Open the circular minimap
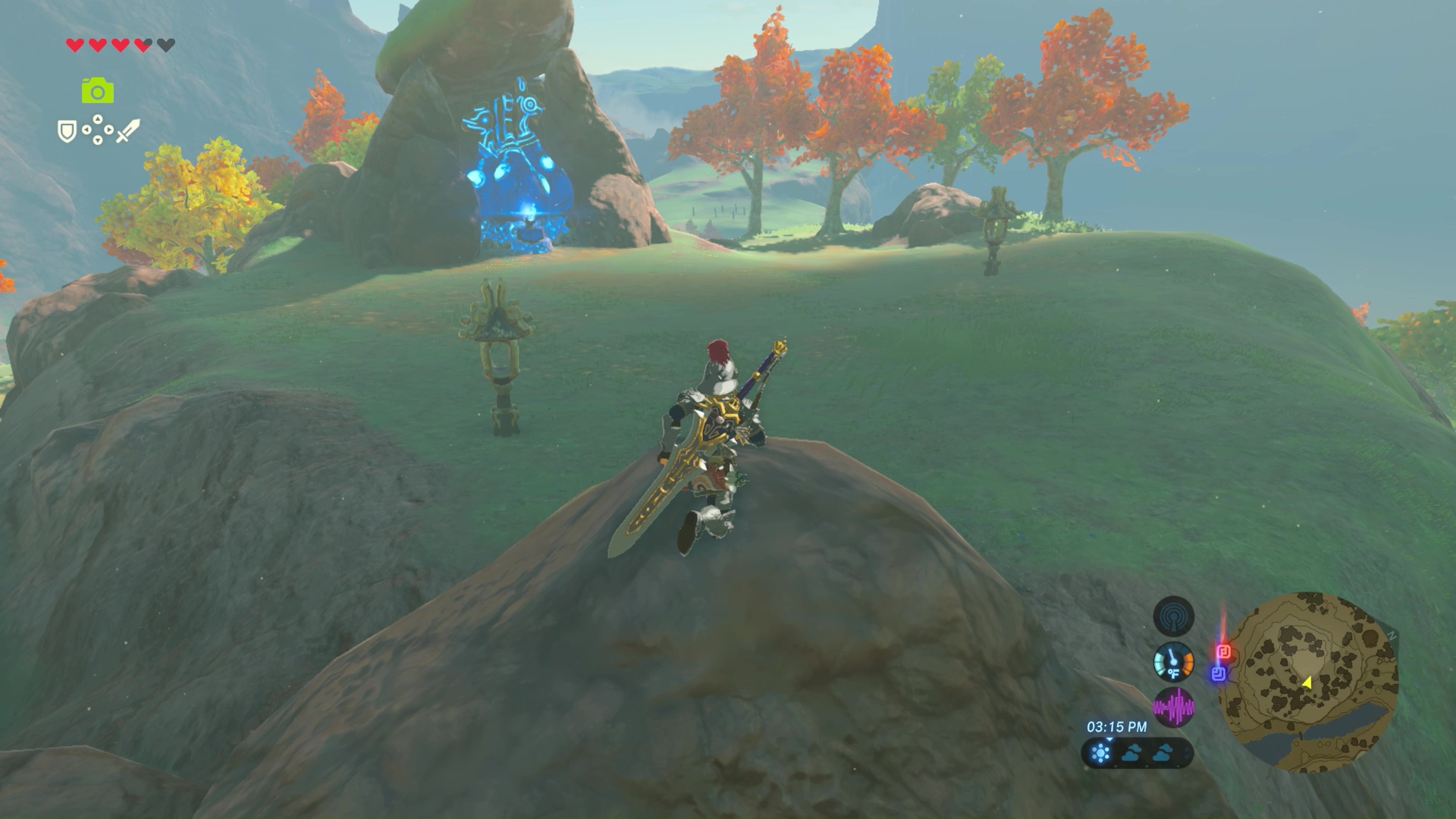Screen dimensions: 1456x819 point(1308,682)
